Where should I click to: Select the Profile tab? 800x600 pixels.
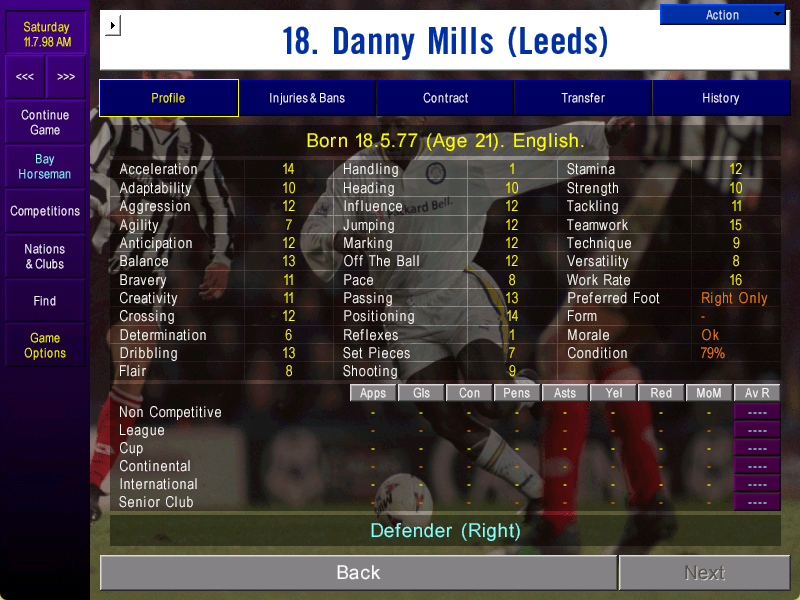coord(168,98)
